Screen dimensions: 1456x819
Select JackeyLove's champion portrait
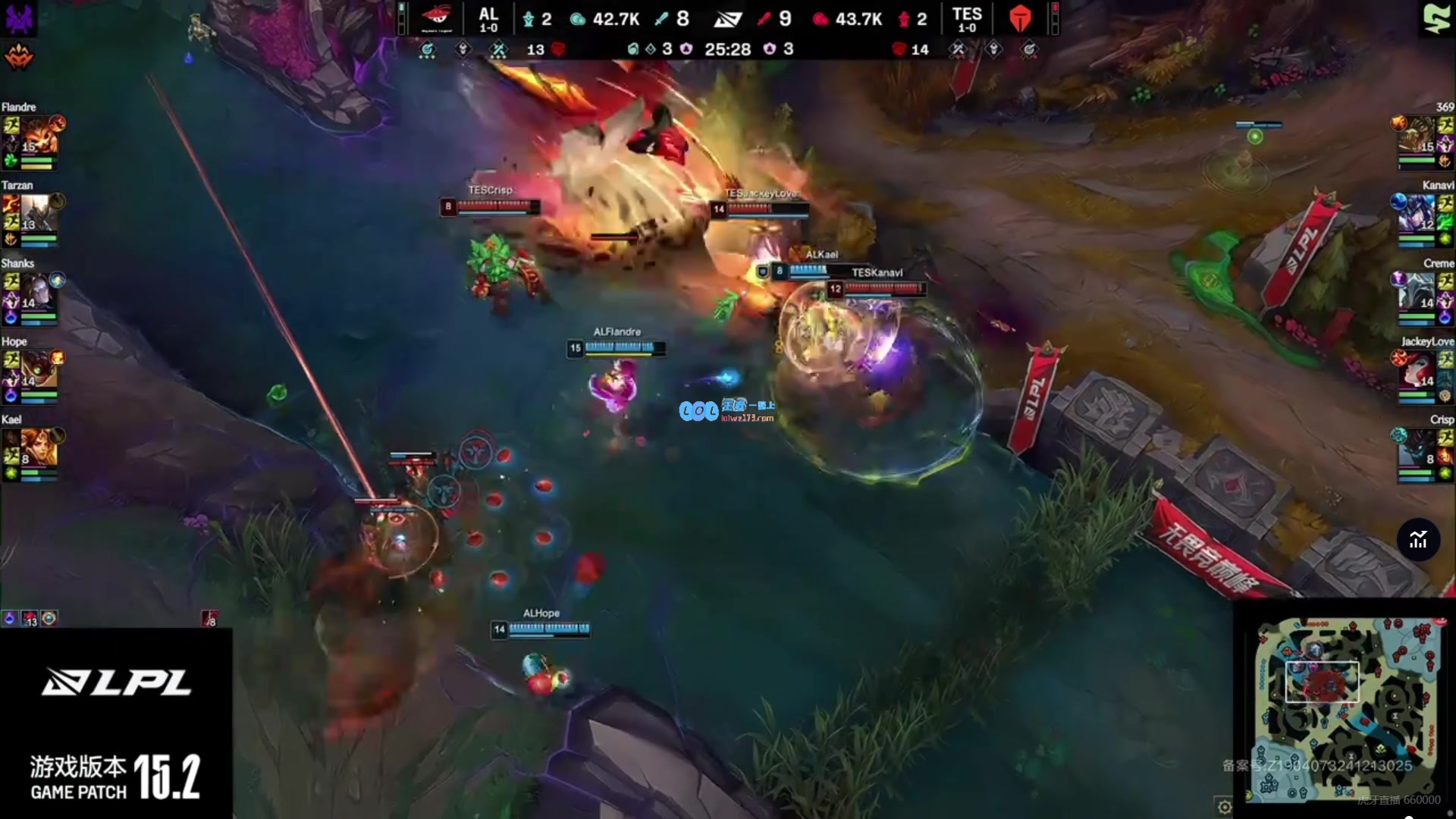point(1417,370)
